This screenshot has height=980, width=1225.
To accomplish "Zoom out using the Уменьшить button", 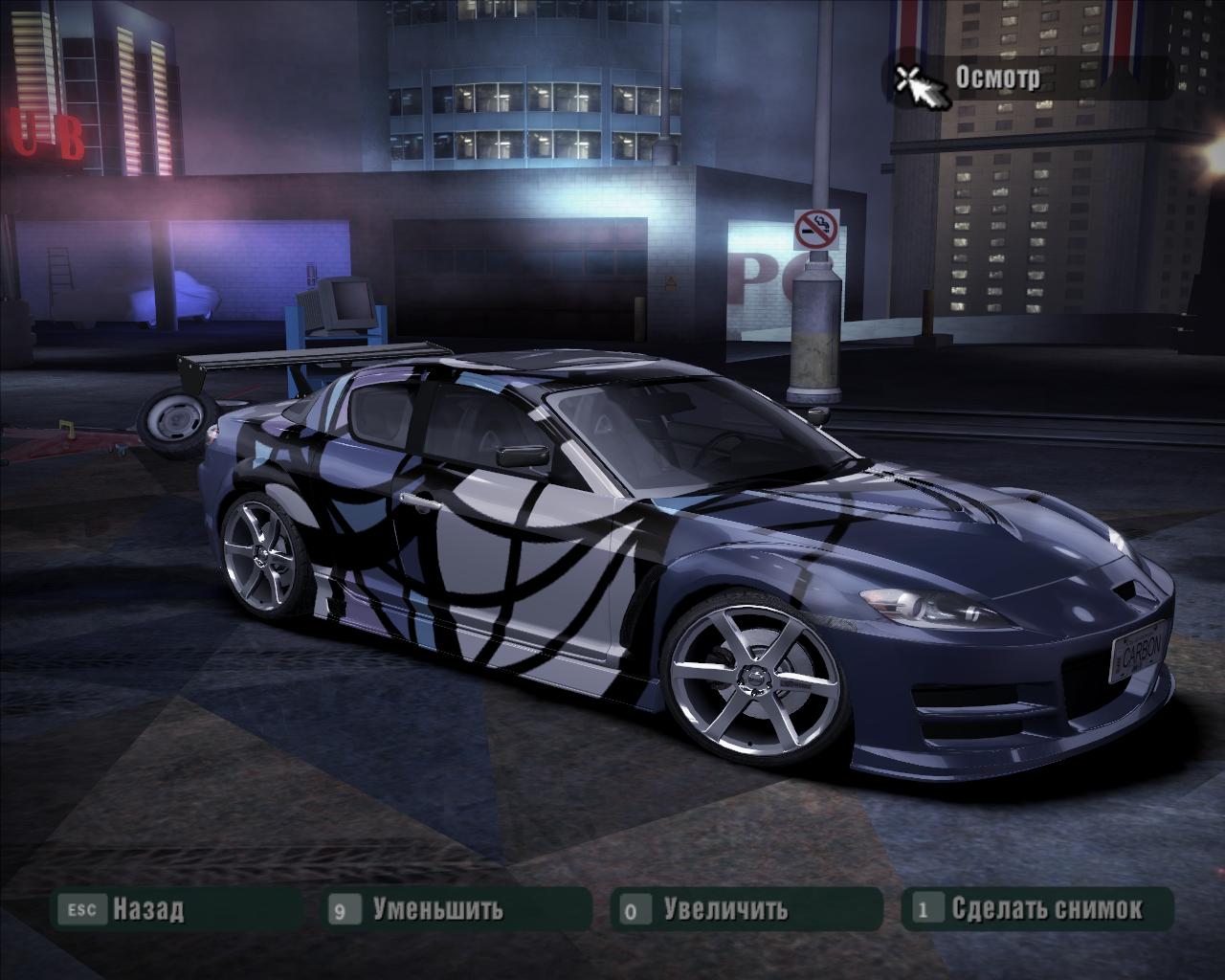I will click(x=436, y=908).
